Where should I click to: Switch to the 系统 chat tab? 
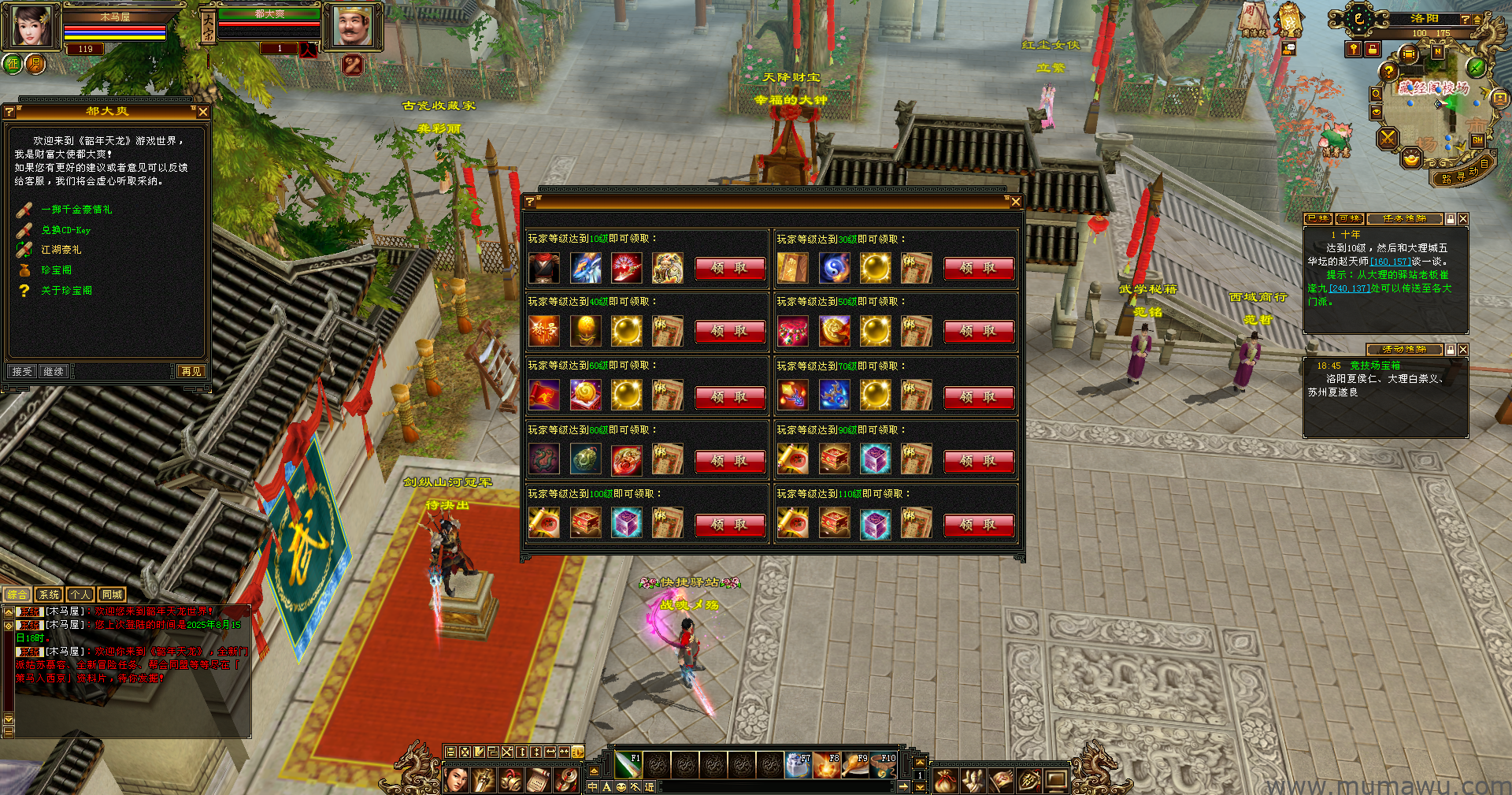click(x=49, y=595)
